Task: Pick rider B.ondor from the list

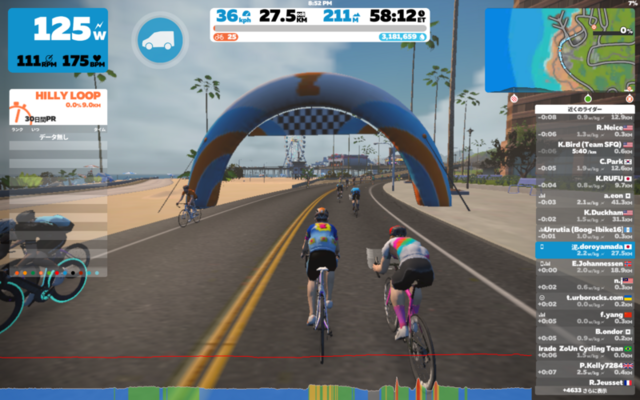Action: (585, 332)
